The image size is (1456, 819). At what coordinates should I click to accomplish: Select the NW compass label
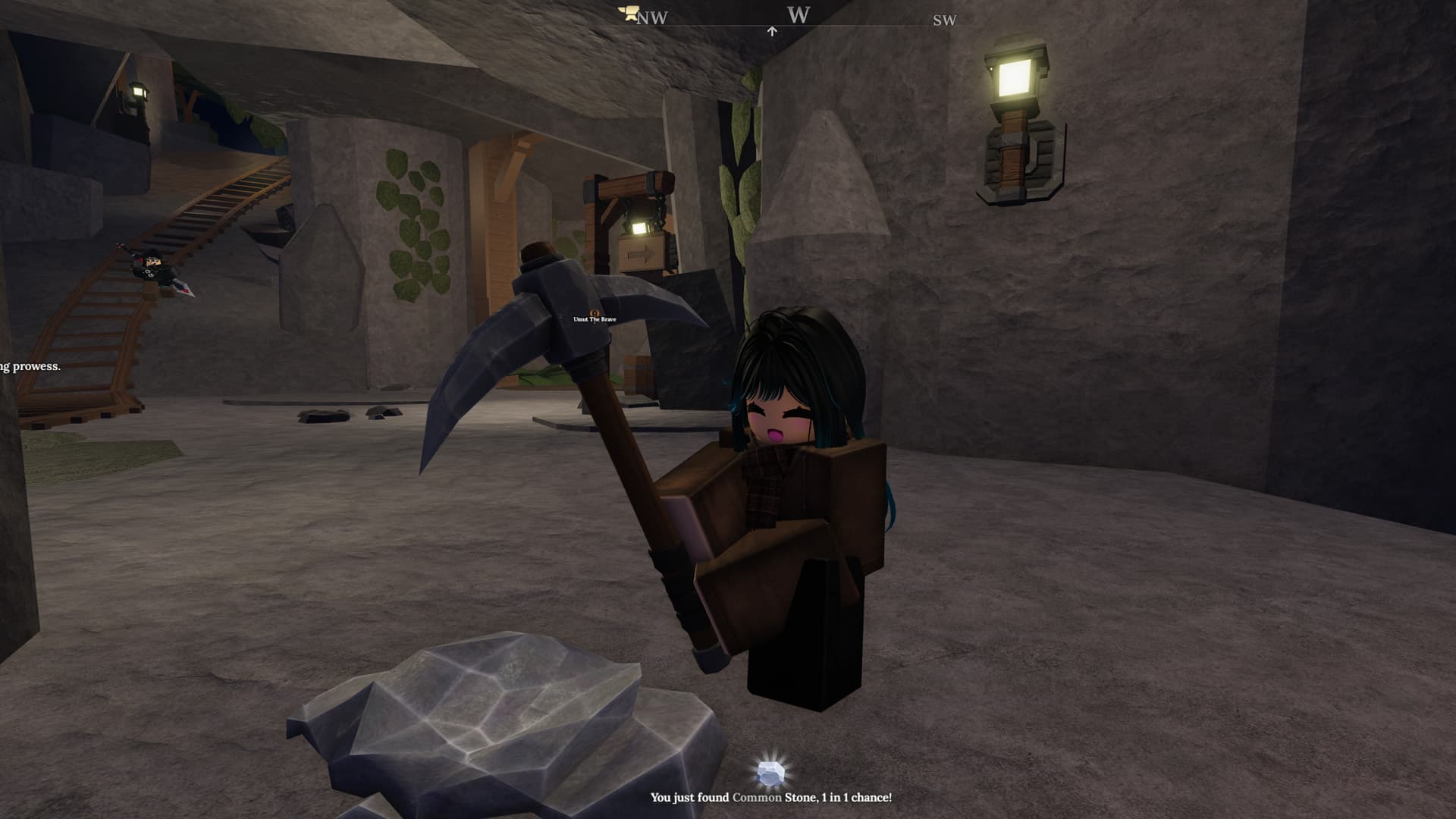(x=654, y=17)
